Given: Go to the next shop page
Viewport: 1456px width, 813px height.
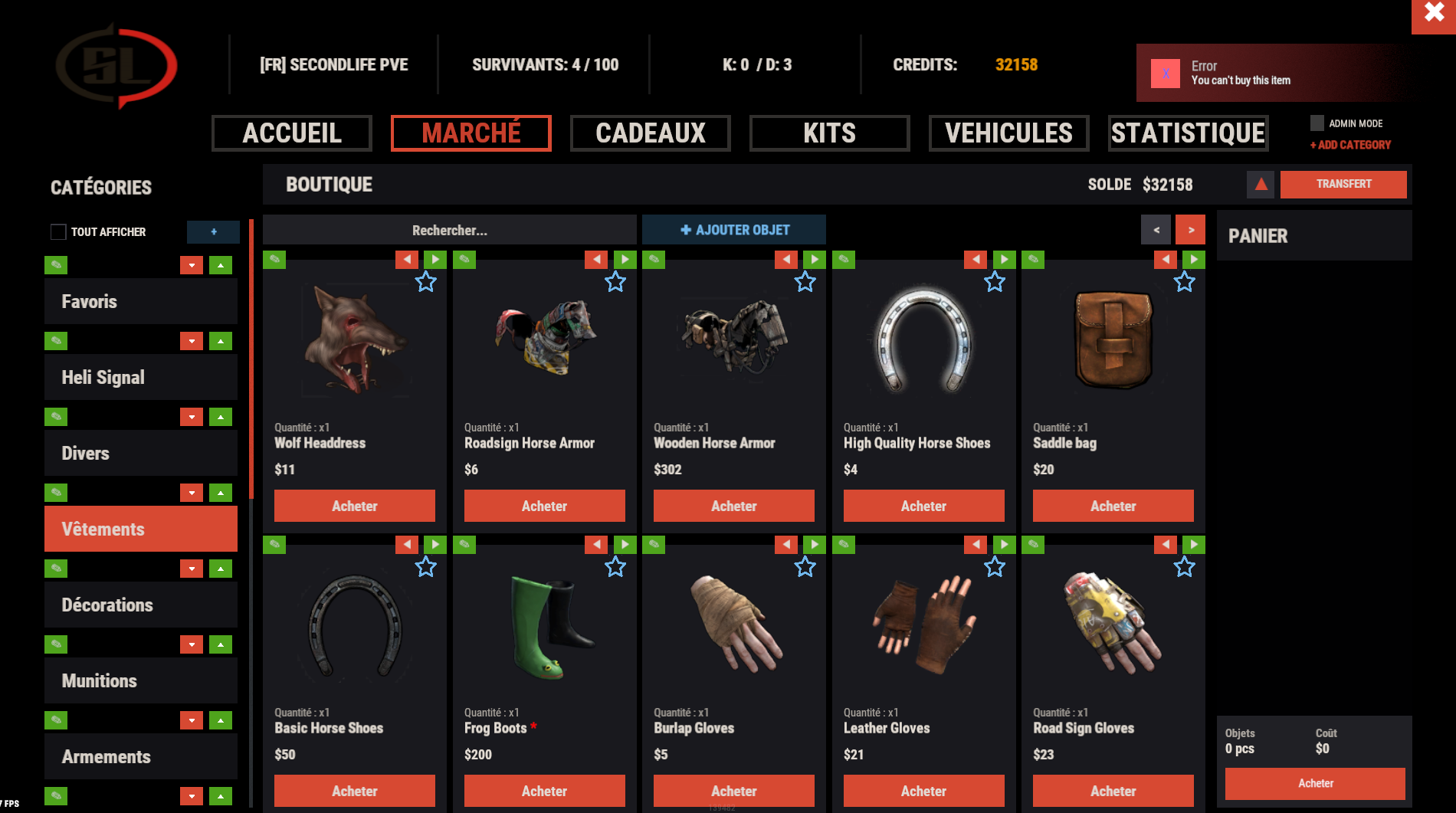Looking at the screenshot, I should (x=1191, y=230).
